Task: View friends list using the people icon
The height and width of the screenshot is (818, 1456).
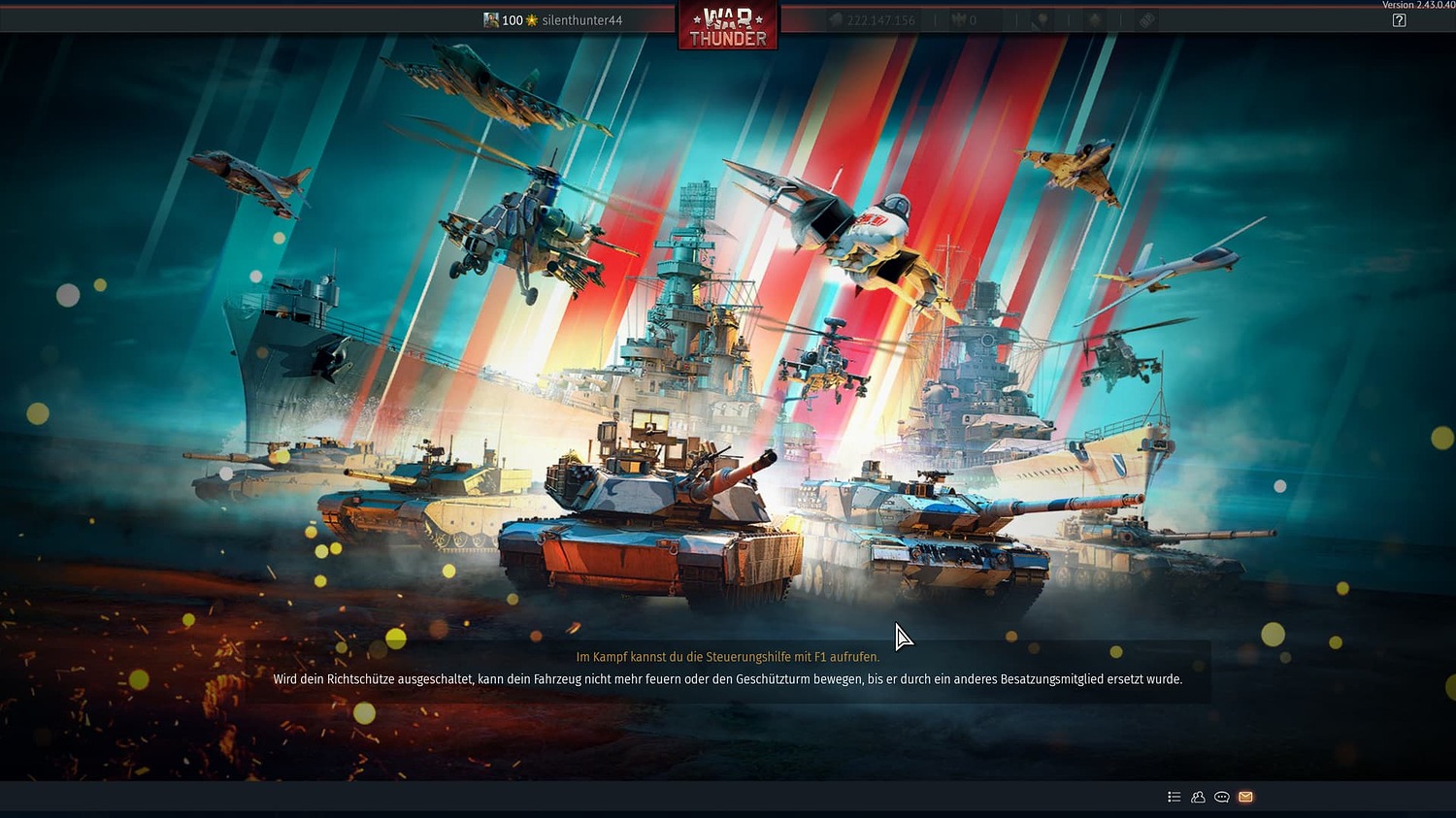Action: (1197, 797)
